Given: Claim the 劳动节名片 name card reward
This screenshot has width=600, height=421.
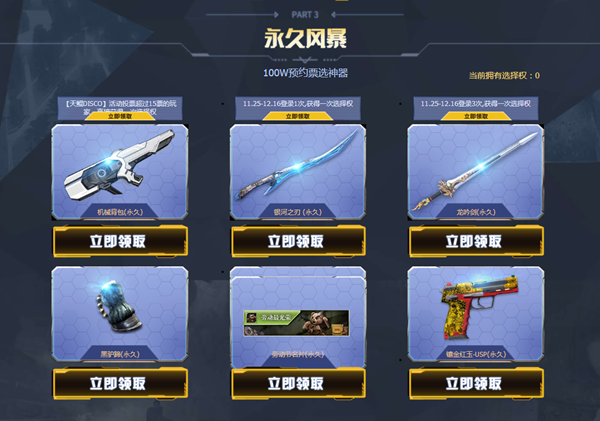Looking at the screenshot, I should 296,383.
